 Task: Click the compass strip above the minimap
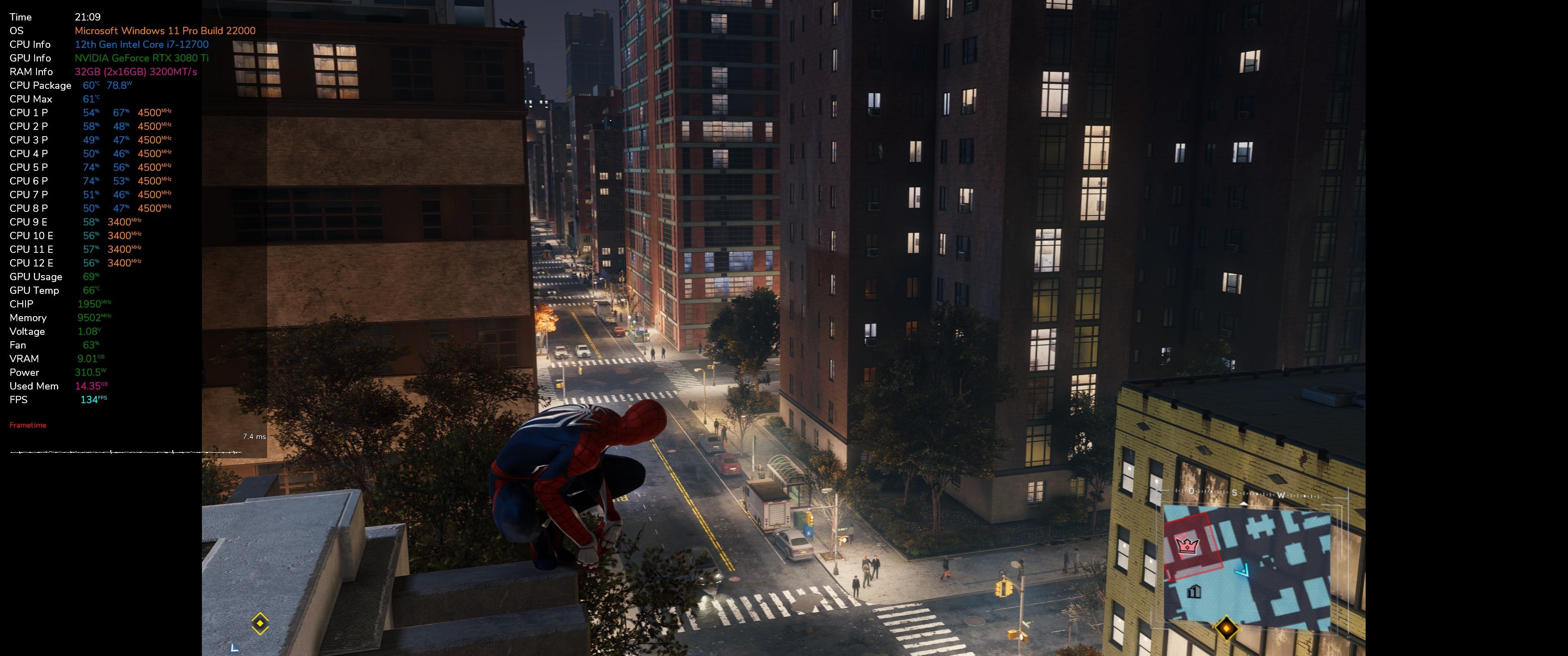click(x=1248, y=493)
